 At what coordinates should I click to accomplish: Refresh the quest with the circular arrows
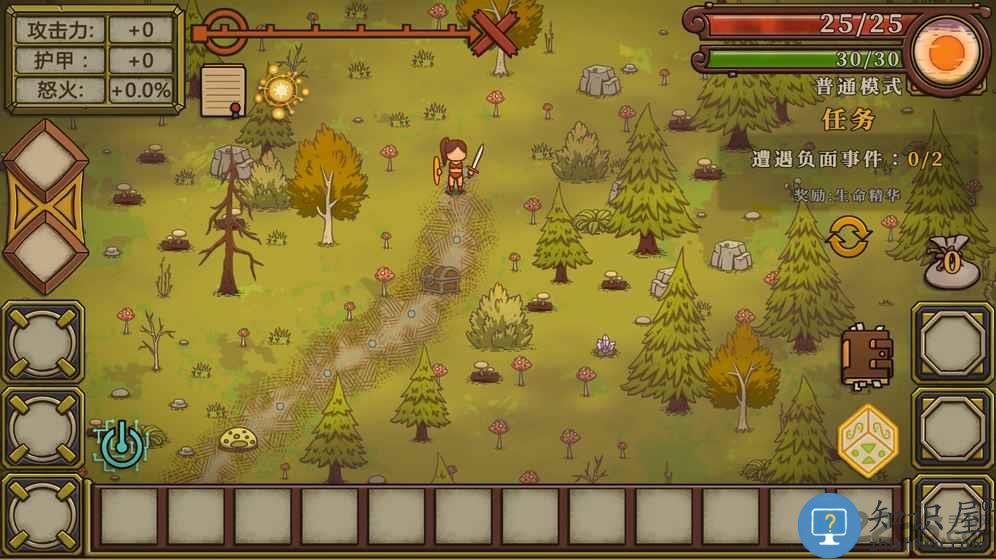click(x=848, y=237)
